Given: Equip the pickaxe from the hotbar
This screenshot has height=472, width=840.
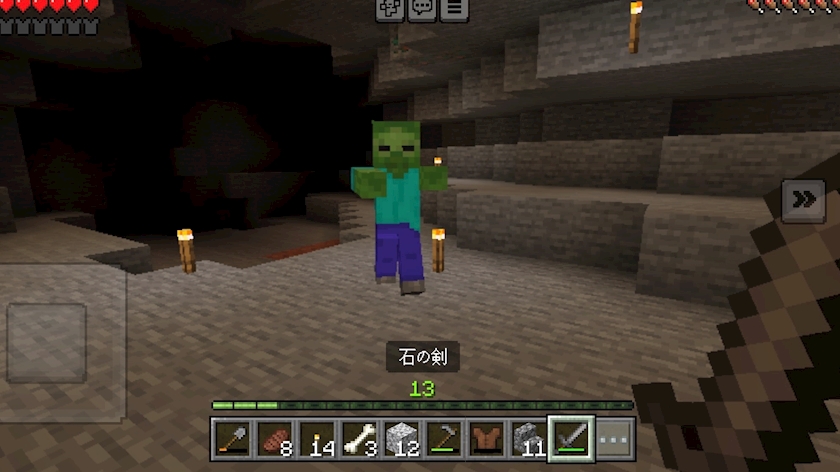Looking at the screenshot, I should [443, 437].
